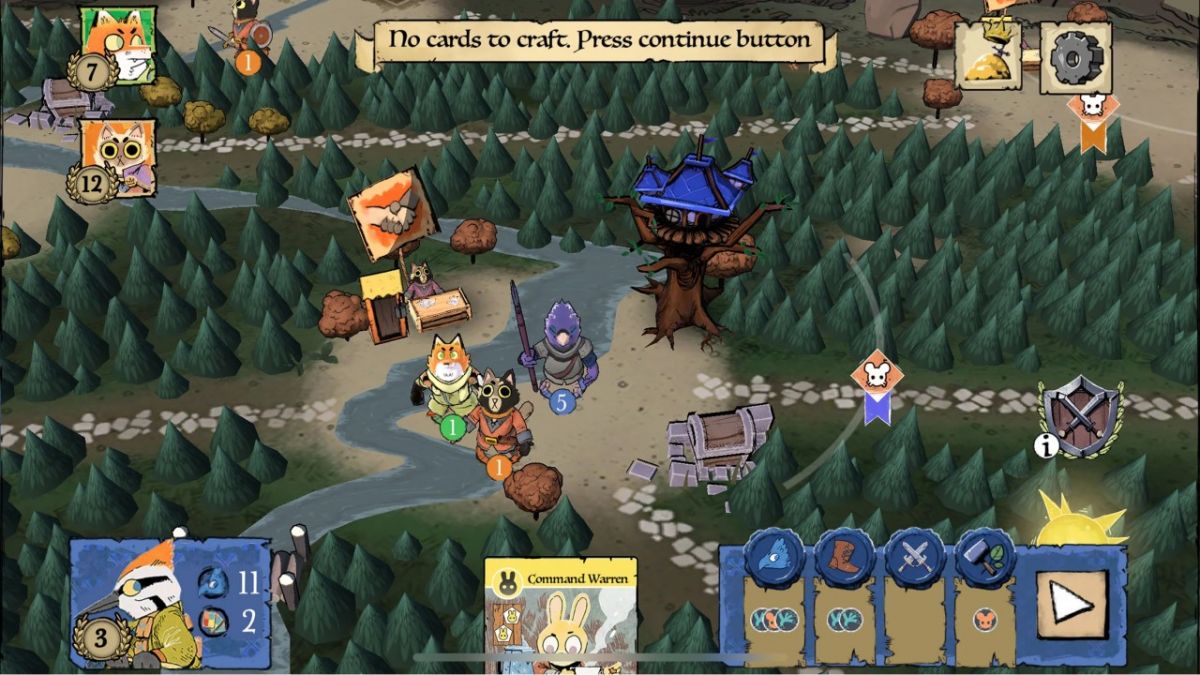The width and height of the screenshot is (1200, 675).
Task: Select the crossed swords Battle decree column
Action: [x=915, y=600]
